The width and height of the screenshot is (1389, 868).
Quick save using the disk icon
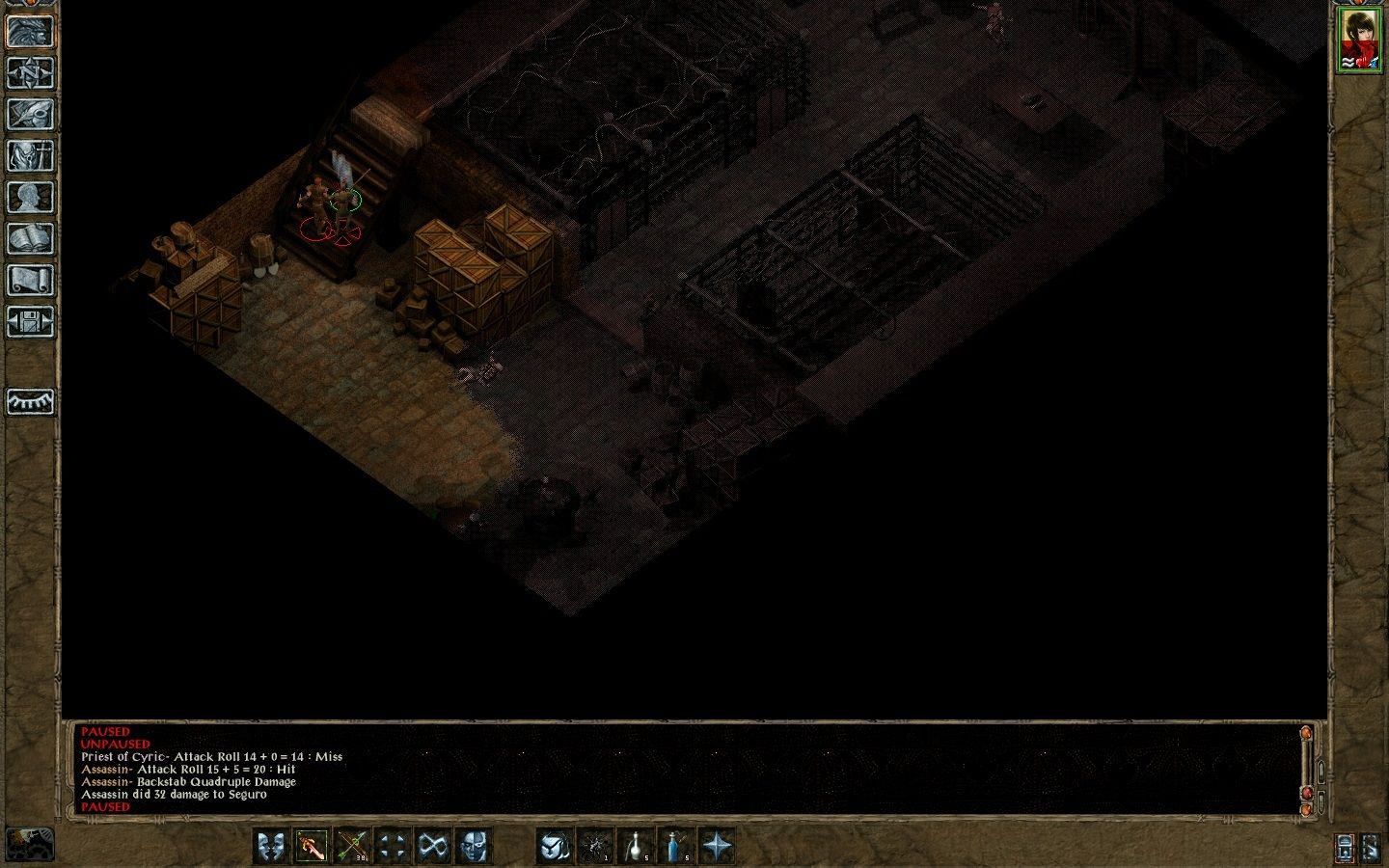click(x=29, y=318)
